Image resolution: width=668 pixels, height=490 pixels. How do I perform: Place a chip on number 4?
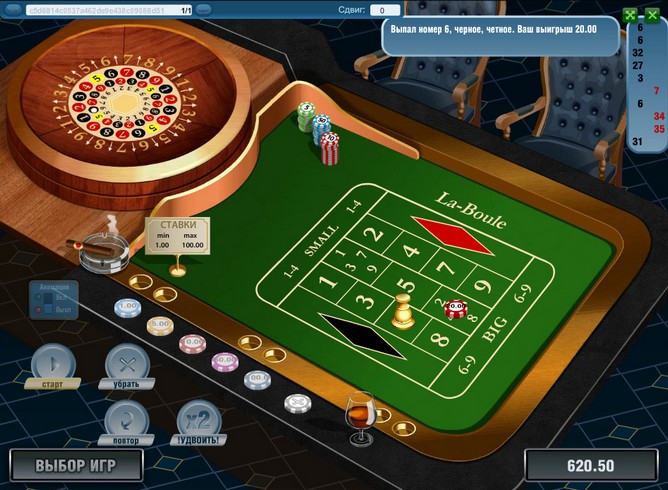pos(410,252)
